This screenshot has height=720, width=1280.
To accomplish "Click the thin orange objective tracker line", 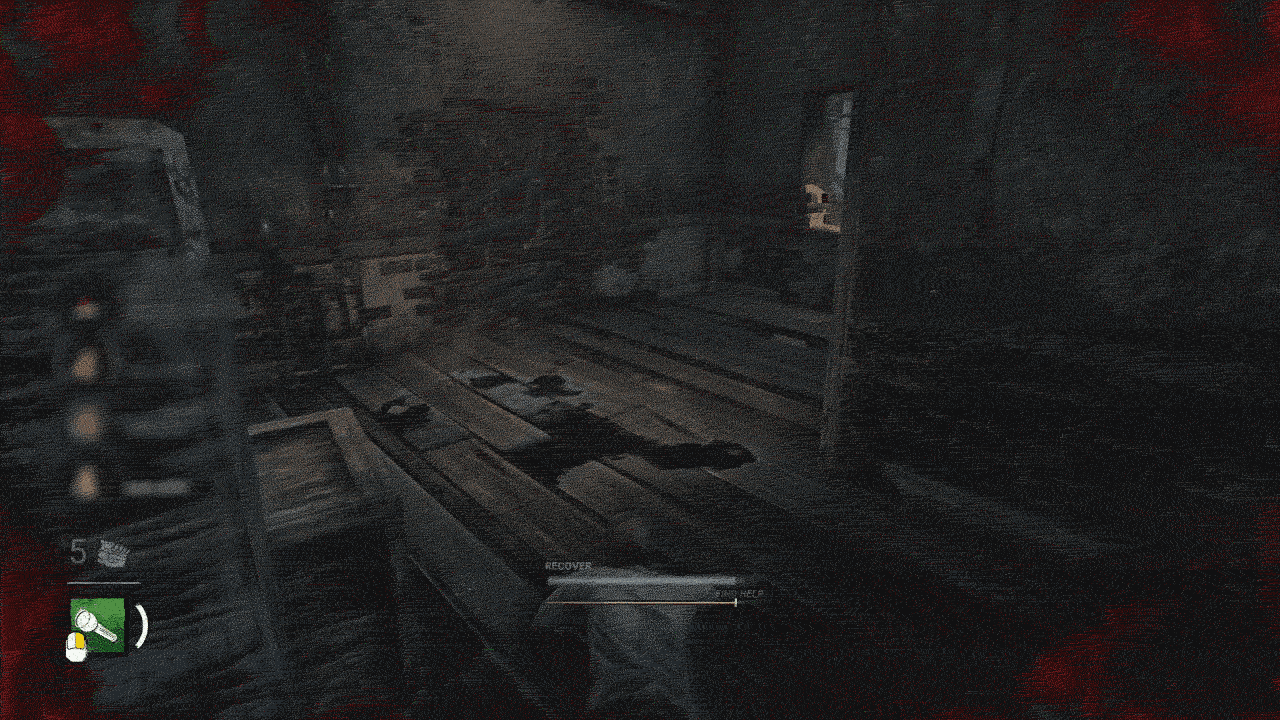I will [x=640, y=602].
